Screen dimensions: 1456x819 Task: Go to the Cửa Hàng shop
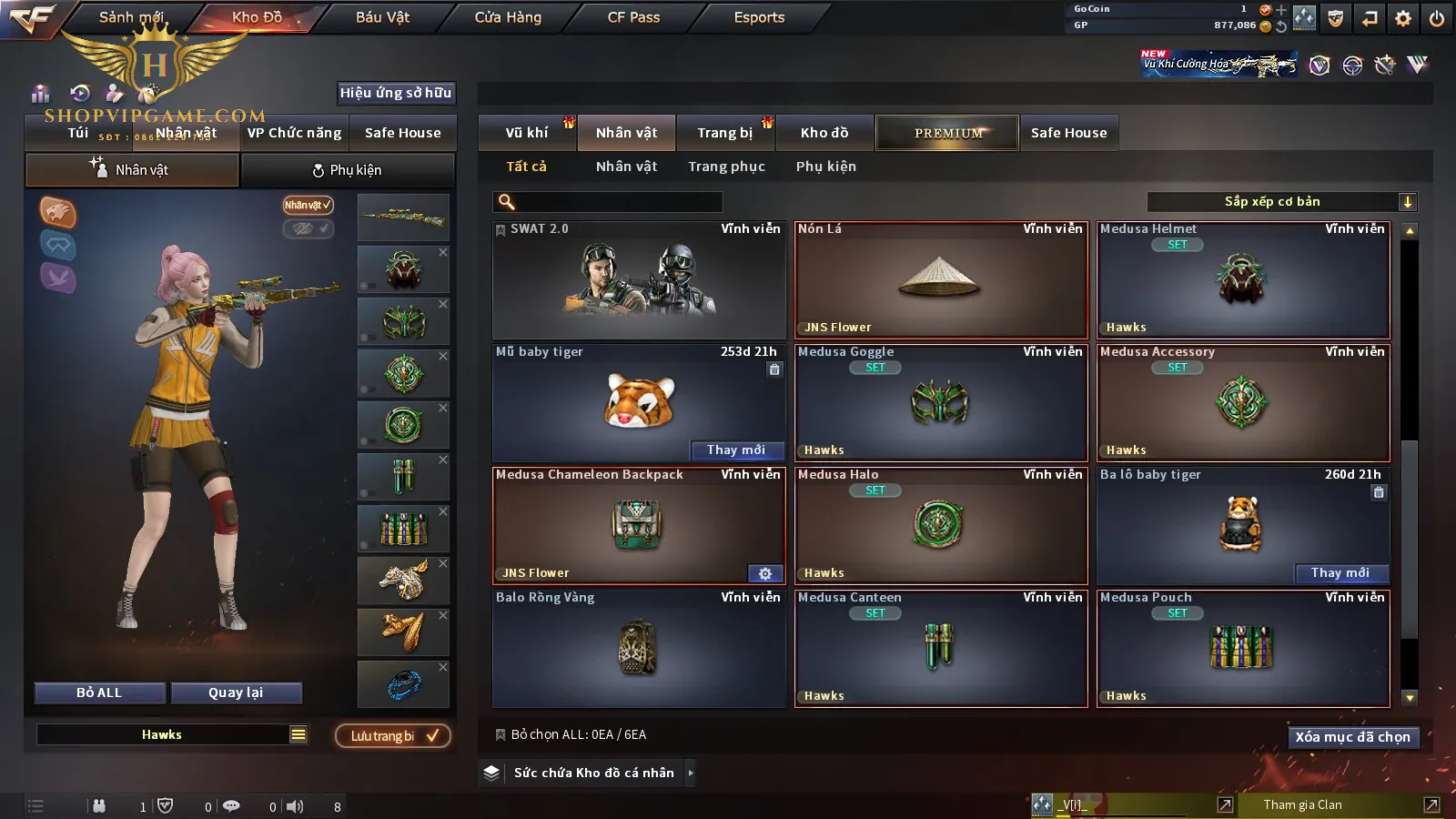[508, 17]
